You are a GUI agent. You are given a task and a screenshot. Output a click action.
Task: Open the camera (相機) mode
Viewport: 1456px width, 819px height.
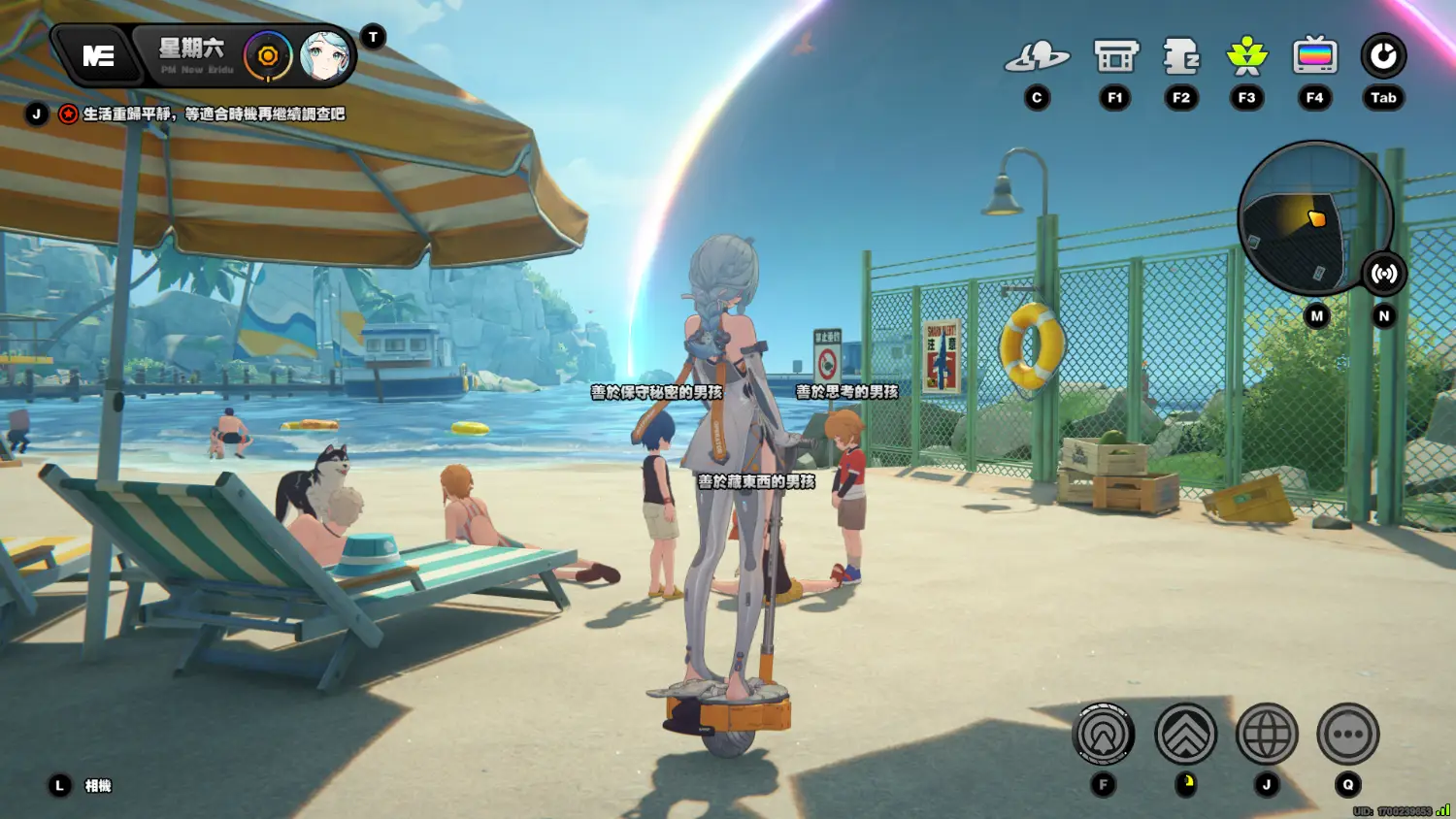point(97,786)
